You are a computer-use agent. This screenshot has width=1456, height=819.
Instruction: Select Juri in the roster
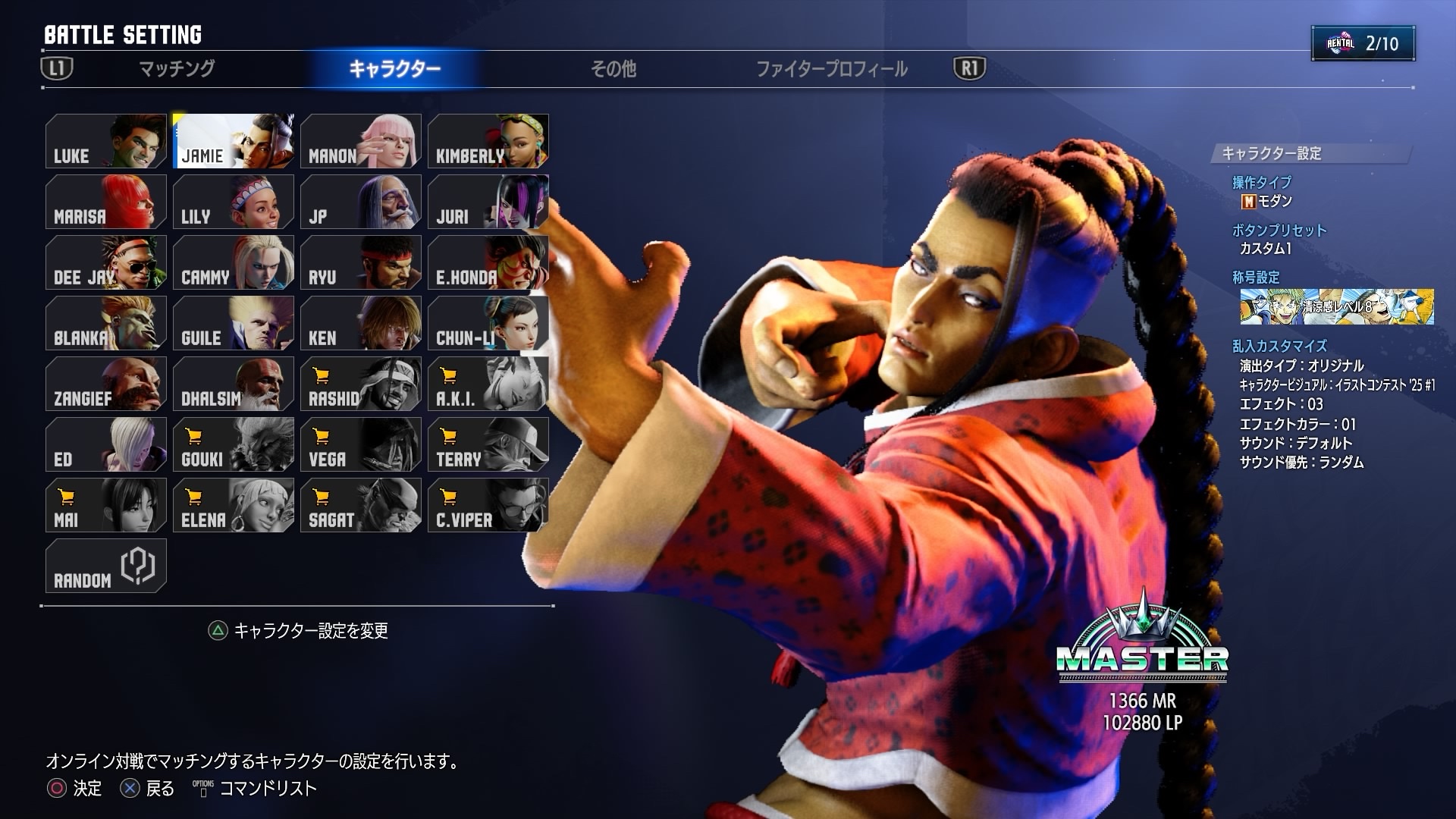(x=488, y=202)
